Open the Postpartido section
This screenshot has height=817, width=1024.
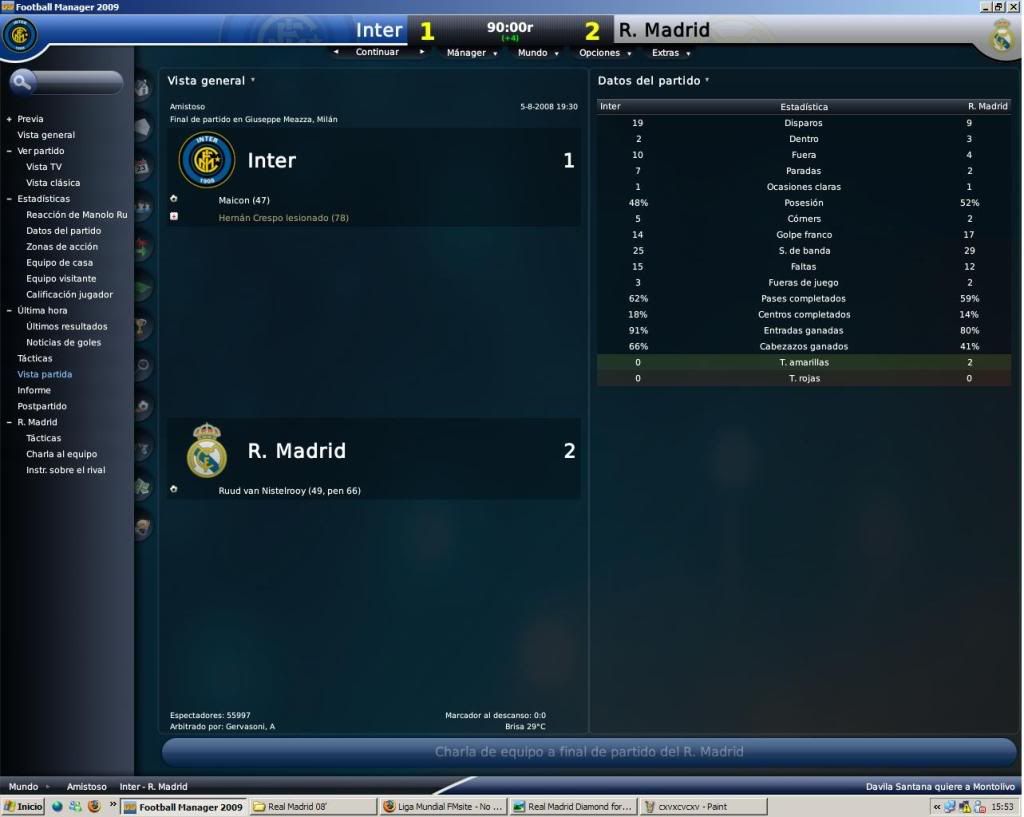pyautogui.click(x=42, y=407)
